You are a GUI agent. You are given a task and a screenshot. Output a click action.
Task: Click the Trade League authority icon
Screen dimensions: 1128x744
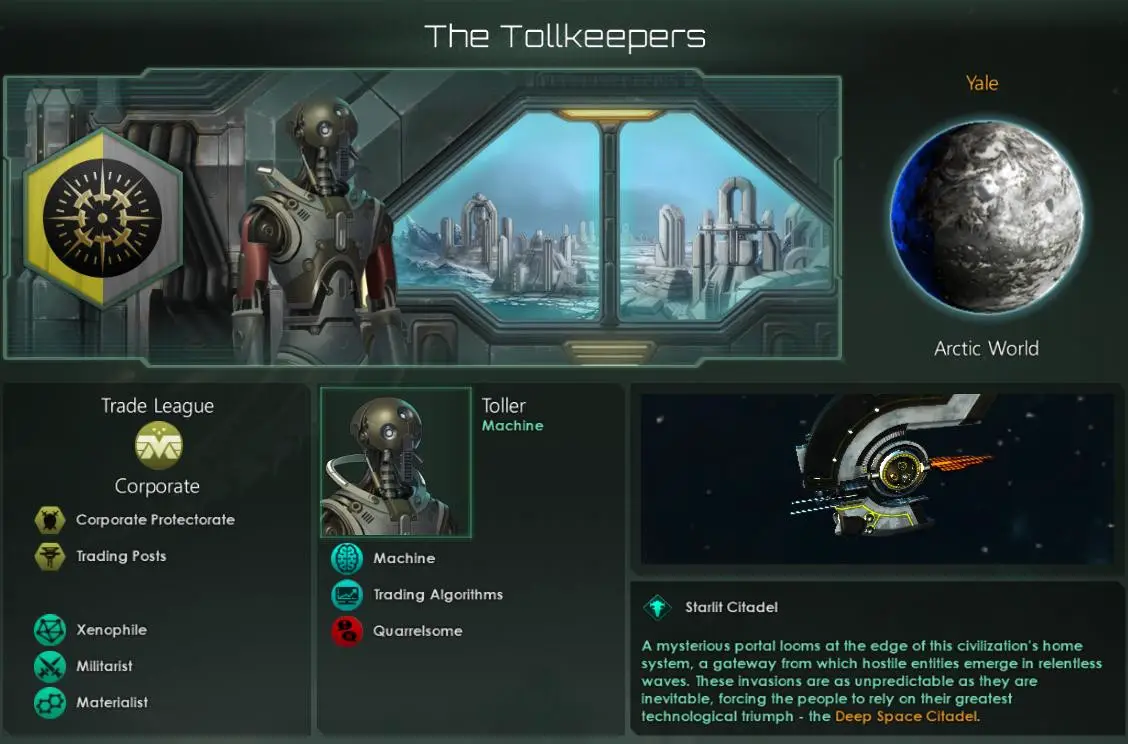click(158, 445)
